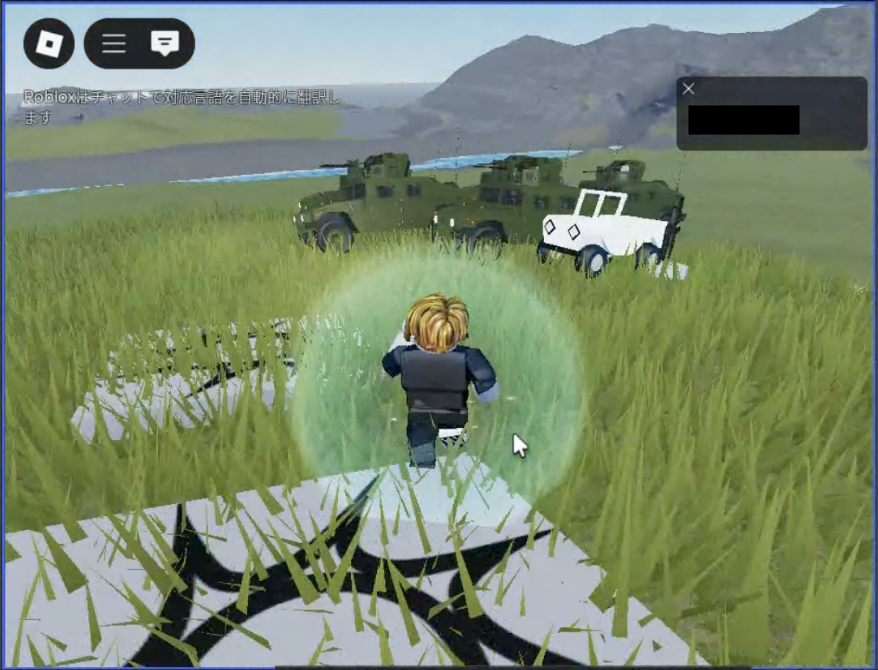878x670 pixels.
Task: Open the three-line hamburger menu
Action: [x=113, y=43]
